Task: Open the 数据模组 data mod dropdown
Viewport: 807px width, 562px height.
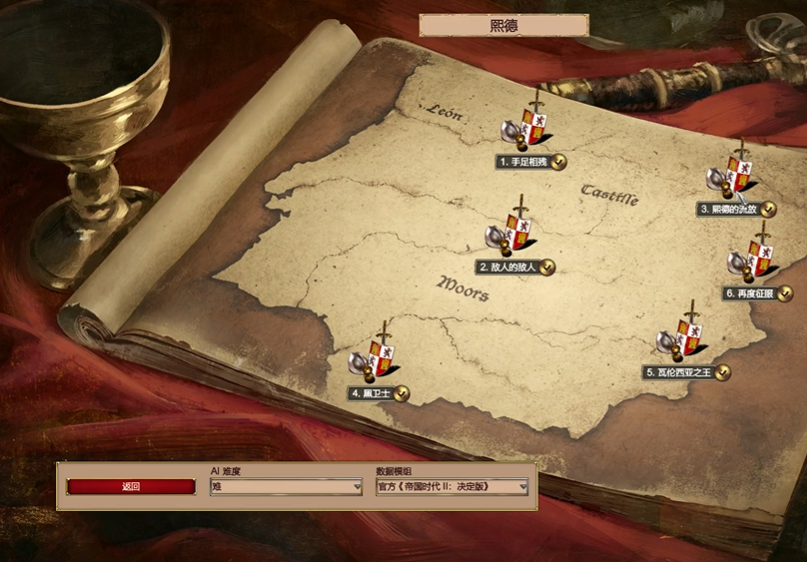Action: pyautogui.click(x=452, y=487)
